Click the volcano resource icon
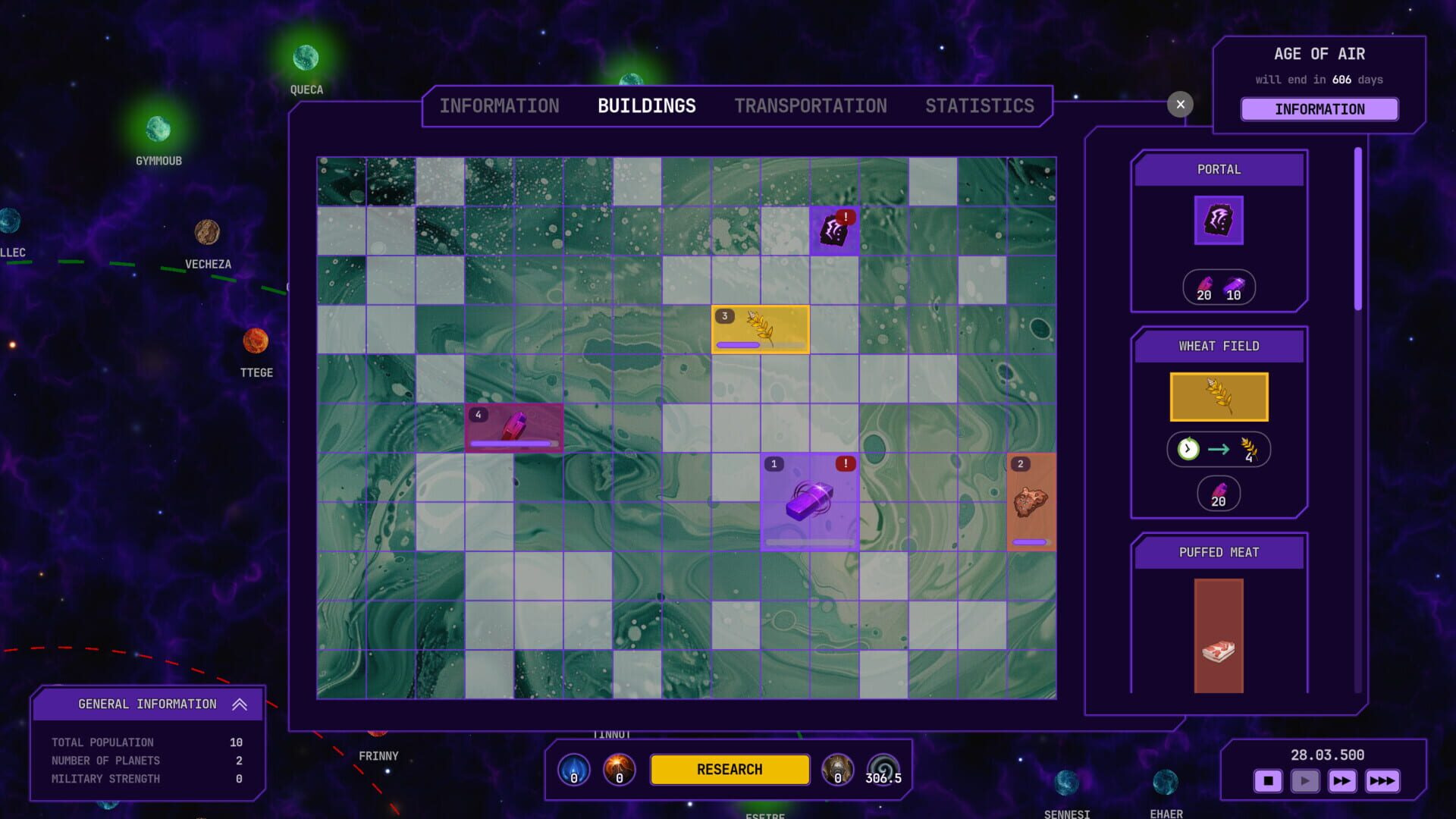The width and height of the screenshot is (1456, 819). pos(619,770)
